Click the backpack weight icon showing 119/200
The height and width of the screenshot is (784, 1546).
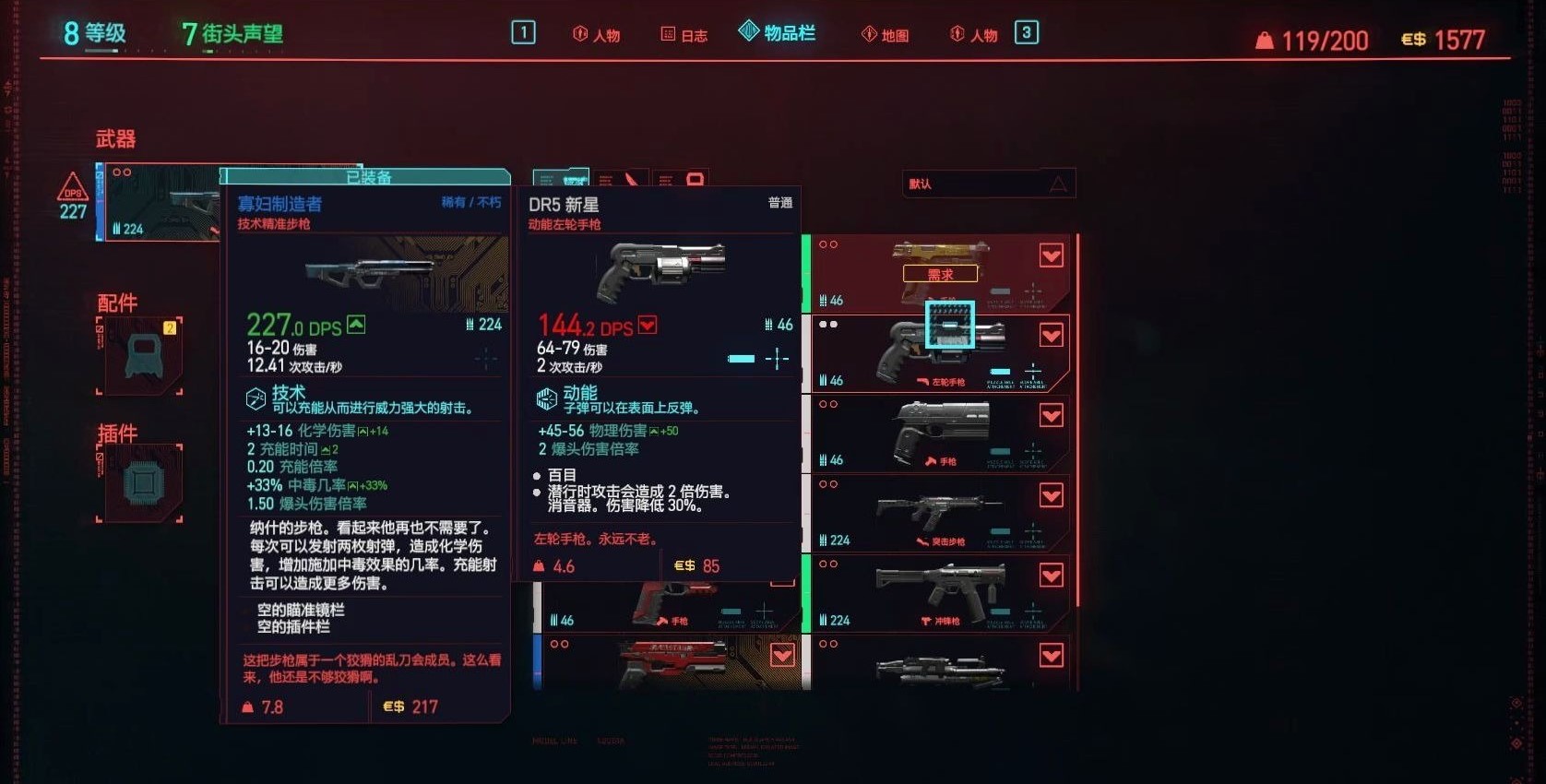click(x=1263, y=40)
